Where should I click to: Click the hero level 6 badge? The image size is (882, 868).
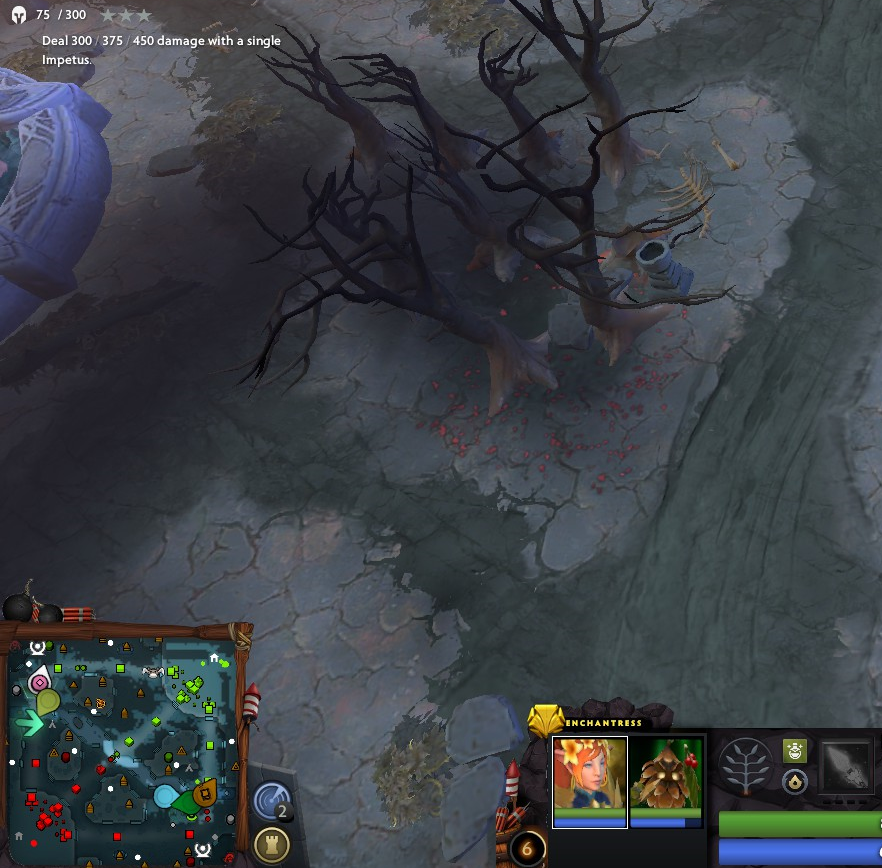(x=527, y=850)
